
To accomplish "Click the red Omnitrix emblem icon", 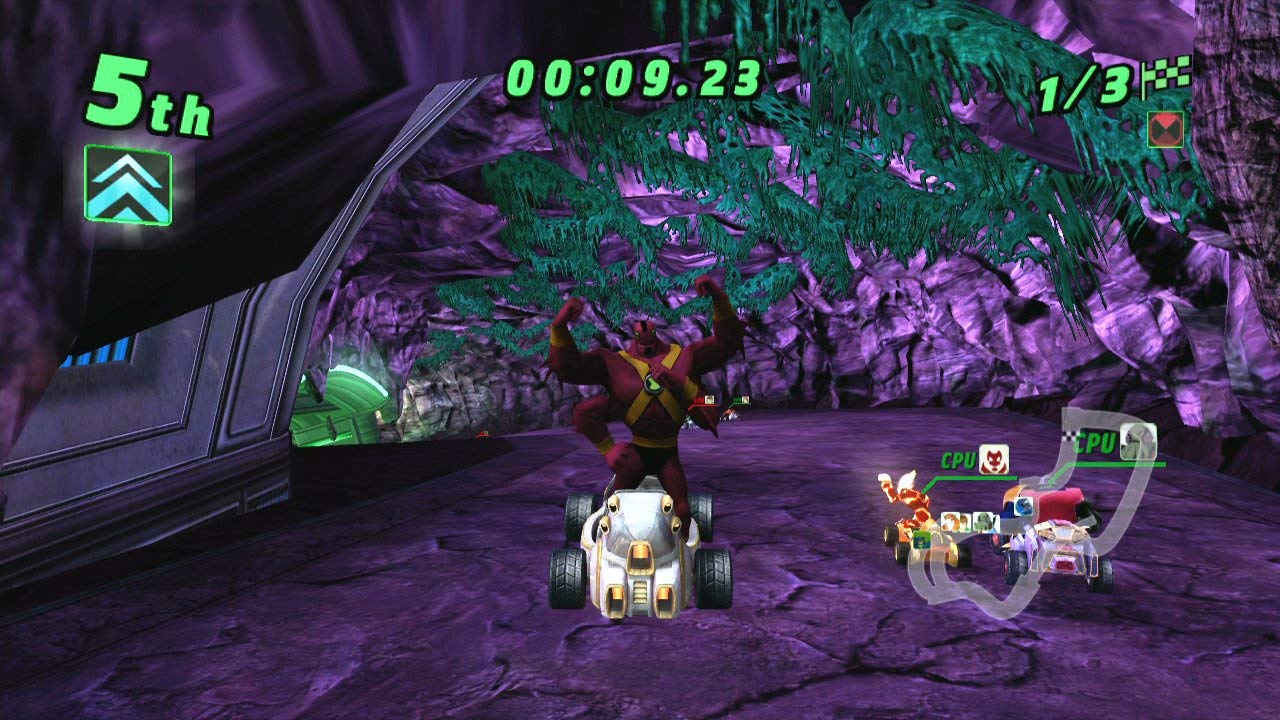I will (1163, 130).
